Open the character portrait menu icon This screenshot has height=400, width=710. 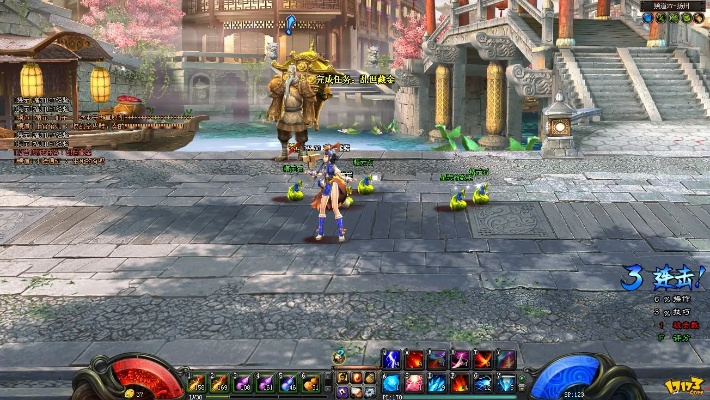tap(342, 377)
